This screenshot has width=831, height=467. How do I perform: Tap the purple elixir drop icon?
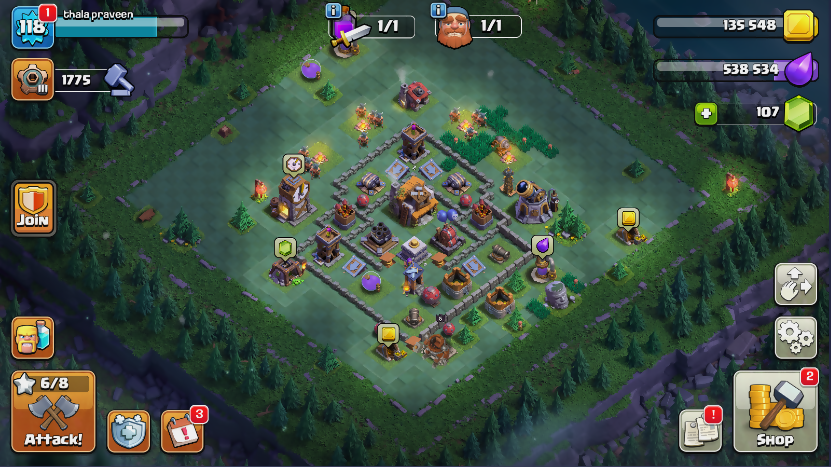tap(798, 70)
